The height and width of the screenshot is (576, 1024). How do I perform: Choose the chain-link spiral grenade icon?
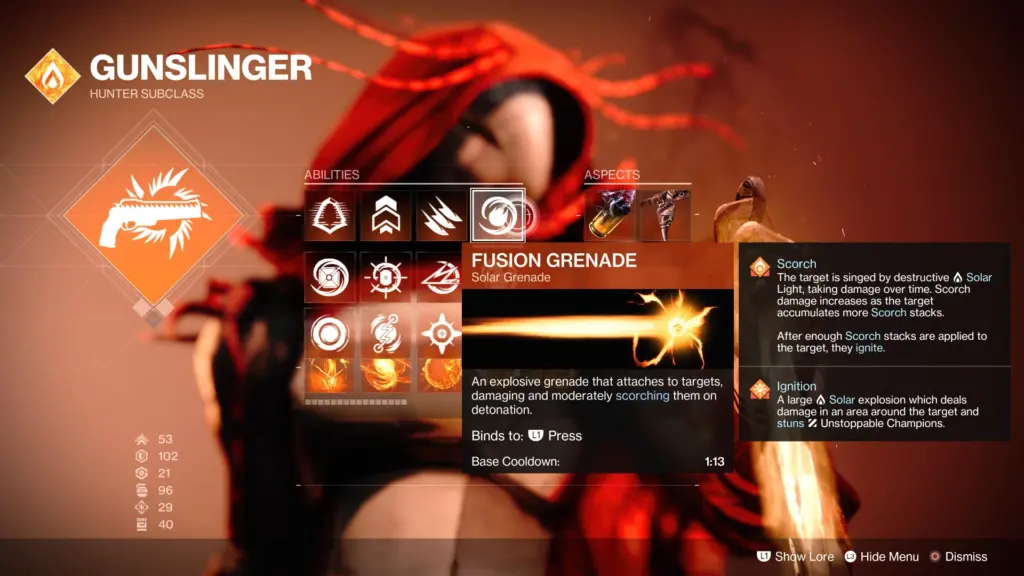pyautogui.click(x=385, y=332)
